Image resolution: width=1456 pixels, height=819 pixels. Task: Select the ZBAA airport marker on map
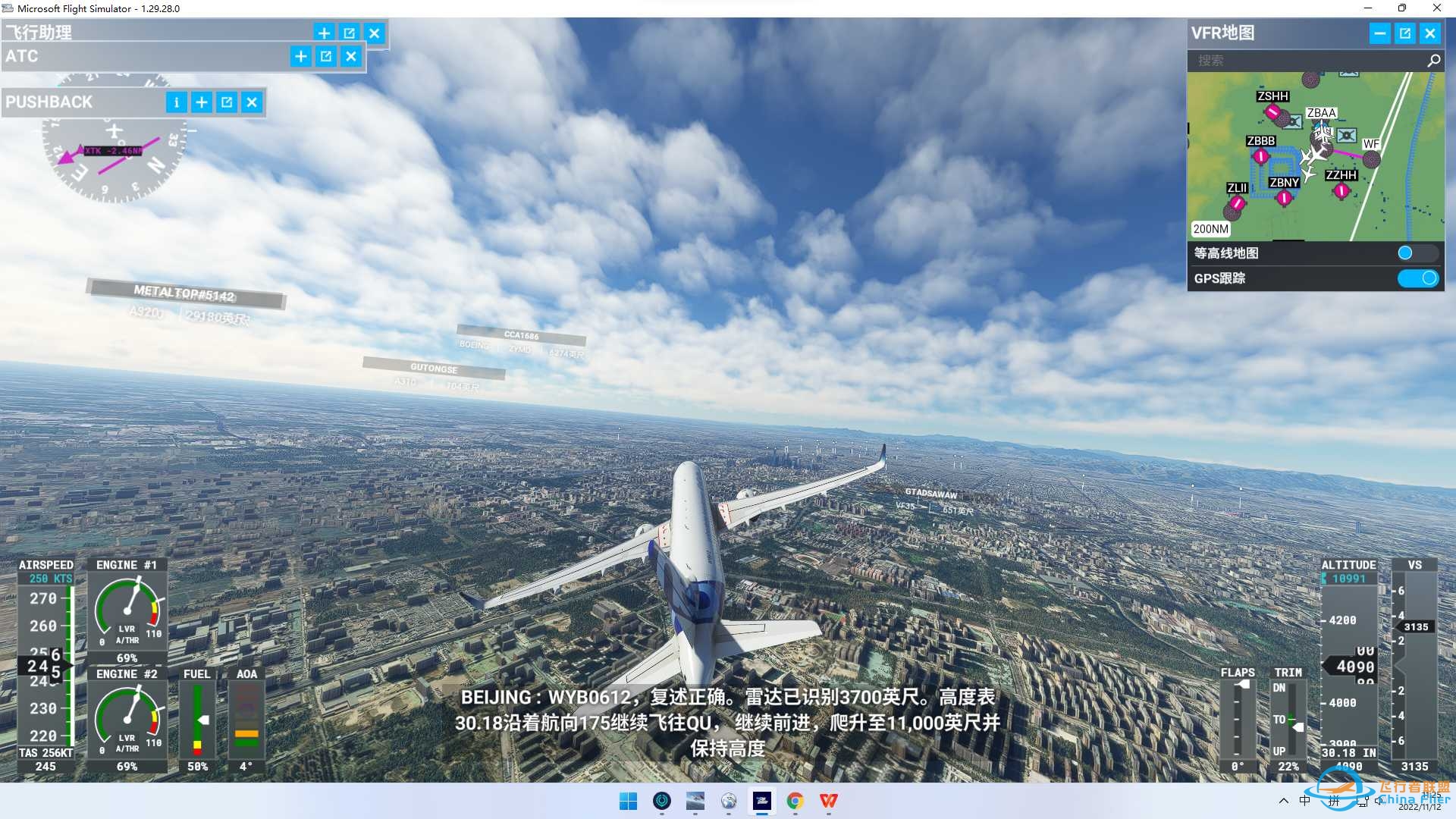pos(1322,126)
